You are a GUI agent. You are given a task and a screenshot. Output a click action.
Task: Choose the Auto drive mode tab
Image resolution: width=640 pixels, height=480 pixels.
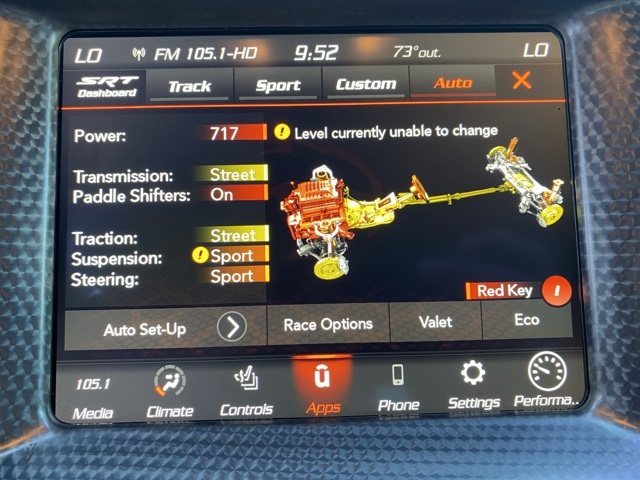452,84
